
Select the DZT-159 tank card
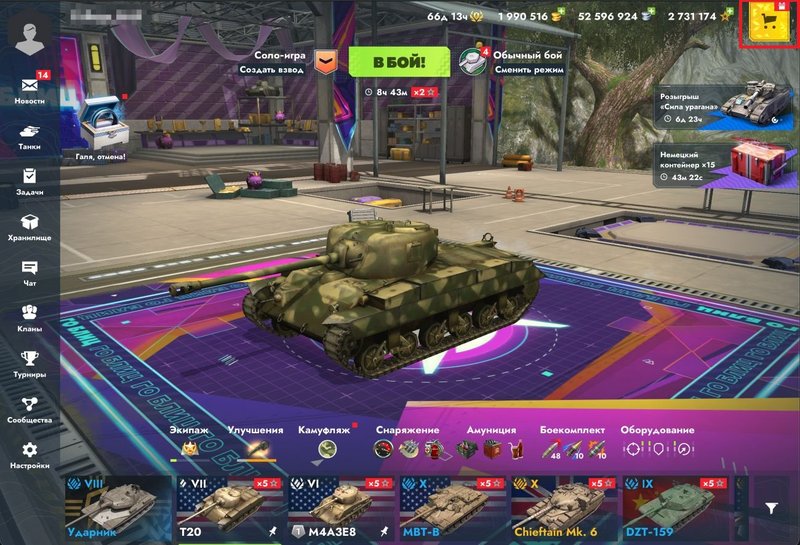point(676,507)
